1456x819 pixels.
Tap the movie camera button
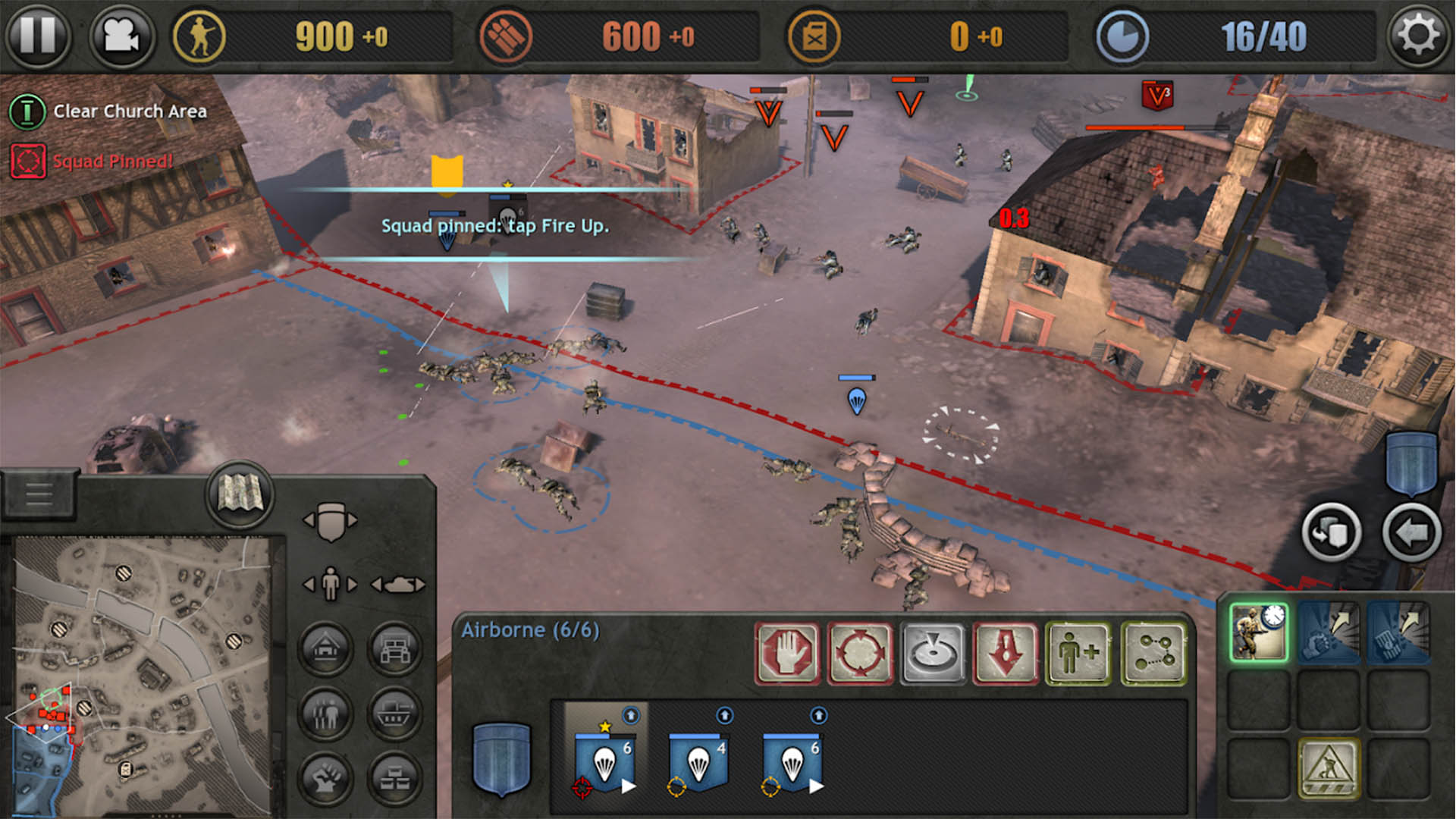point(121,35)
